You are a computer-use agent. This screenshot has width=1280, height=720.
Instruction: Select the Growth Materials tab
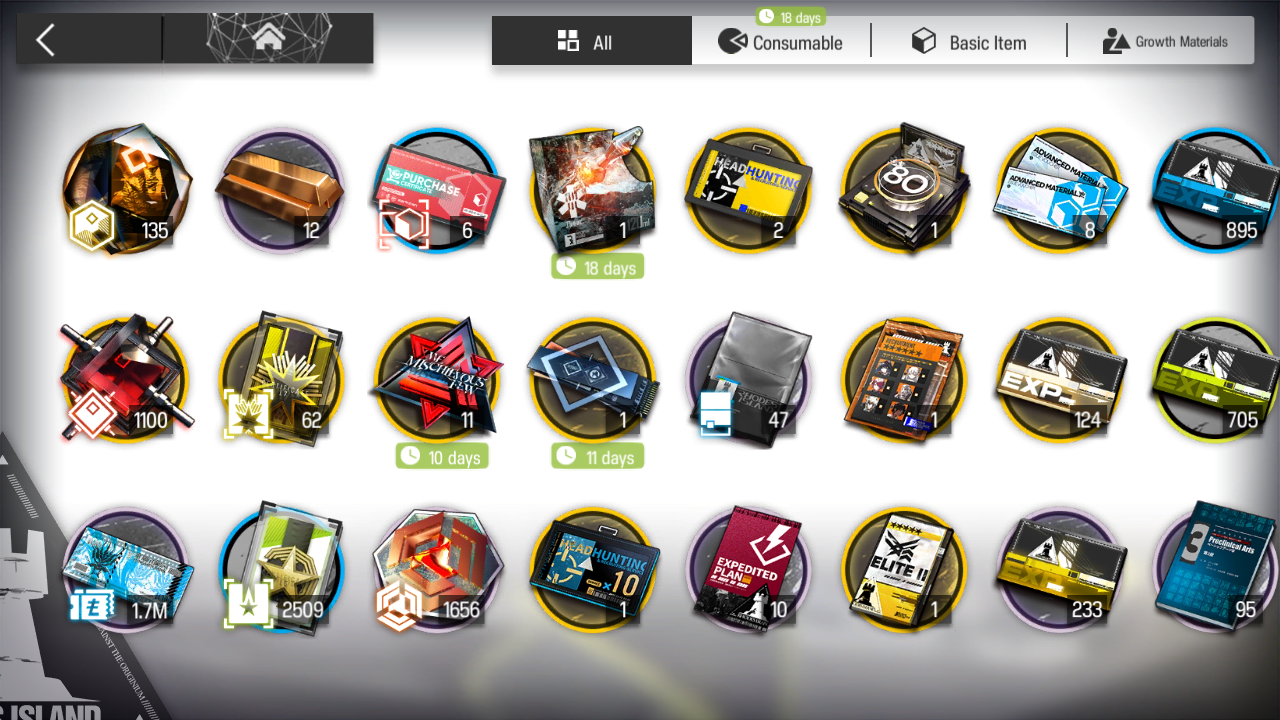click(1164, 42)
